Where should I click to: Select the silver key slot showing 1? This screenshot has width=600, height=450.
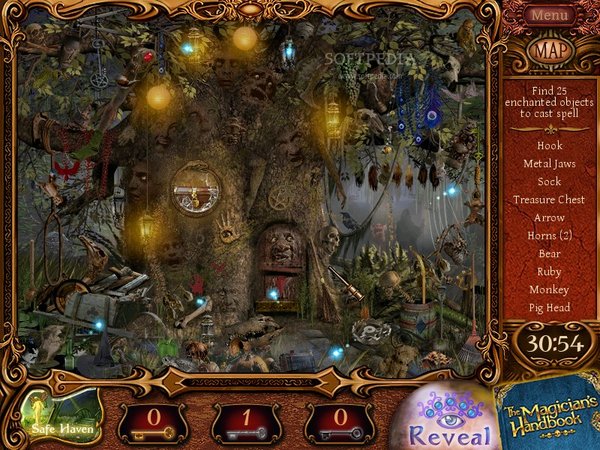[246, 421]
